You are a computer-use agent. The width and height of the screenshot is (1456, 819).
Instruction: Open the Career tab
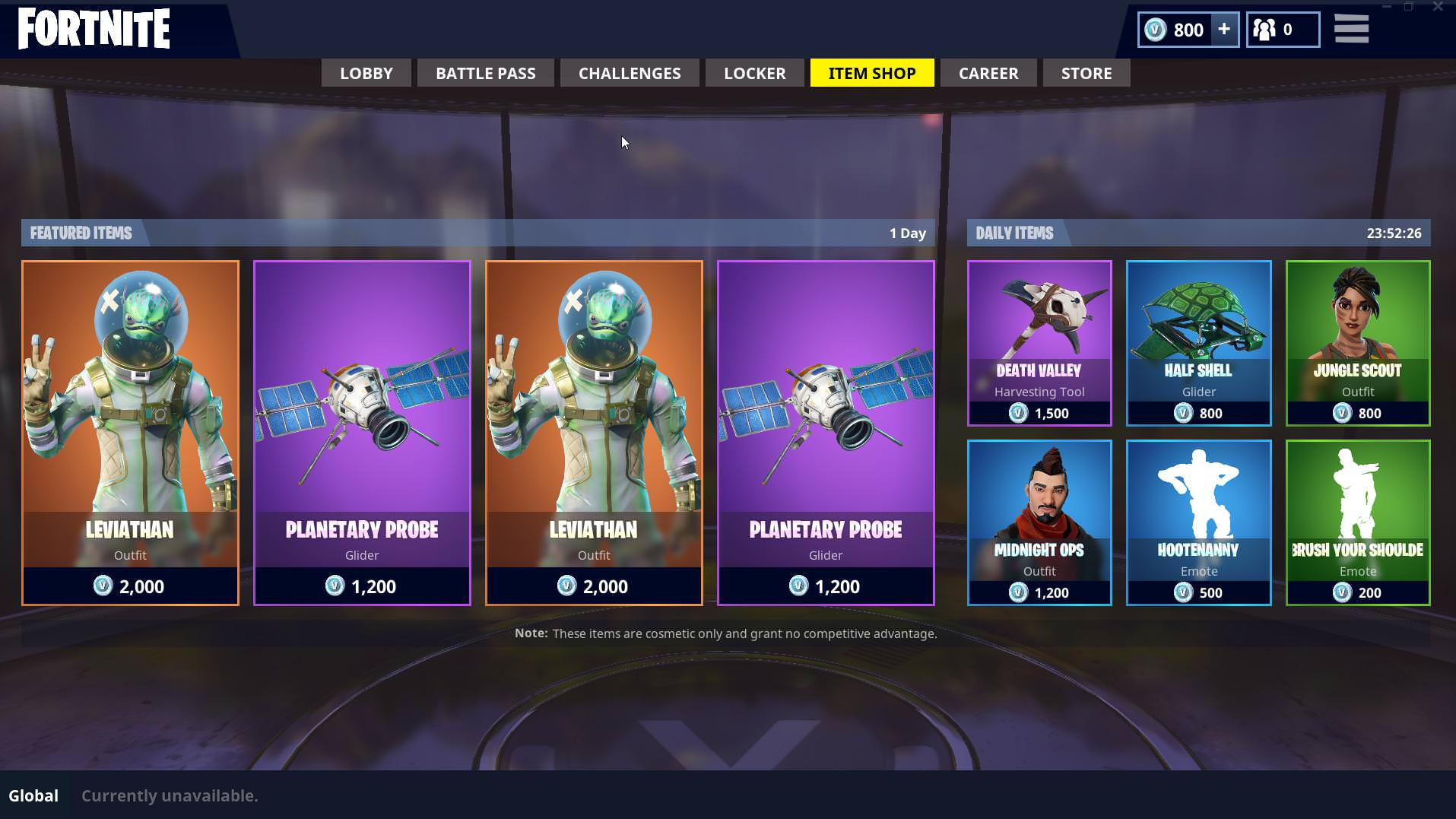988,73
